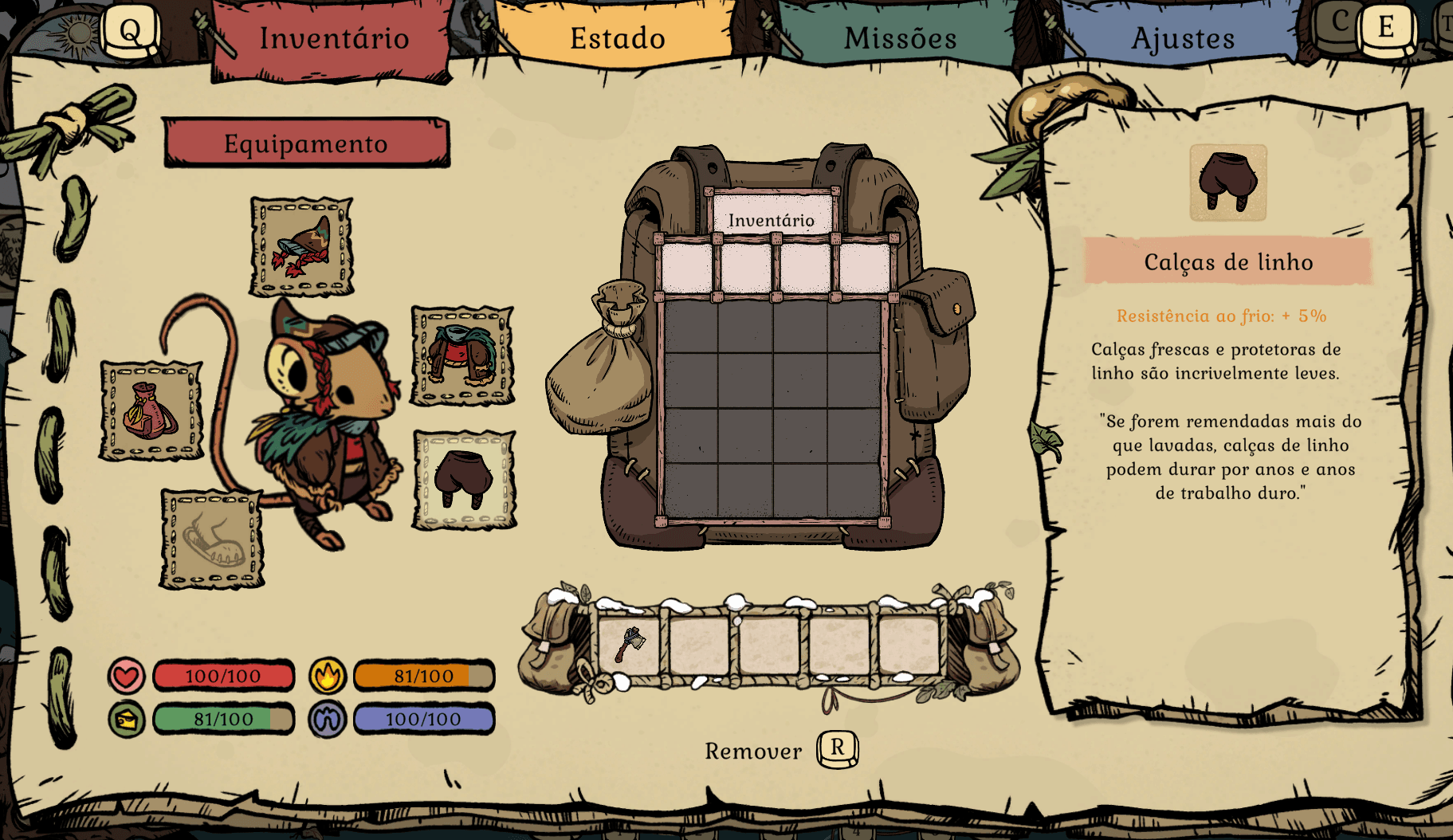Select the equipped jacket slot
This screenshot has height=840, width=1453.
point(463,355)
